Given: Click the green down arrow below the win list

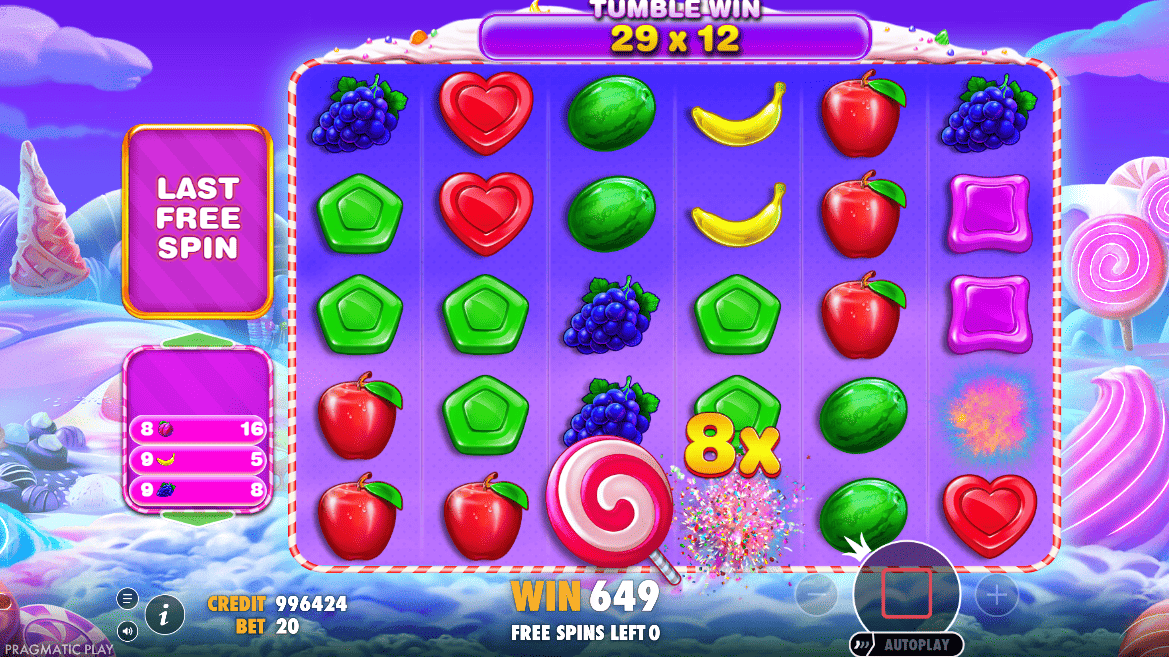Looking at the screenshot, I should 197,518.
